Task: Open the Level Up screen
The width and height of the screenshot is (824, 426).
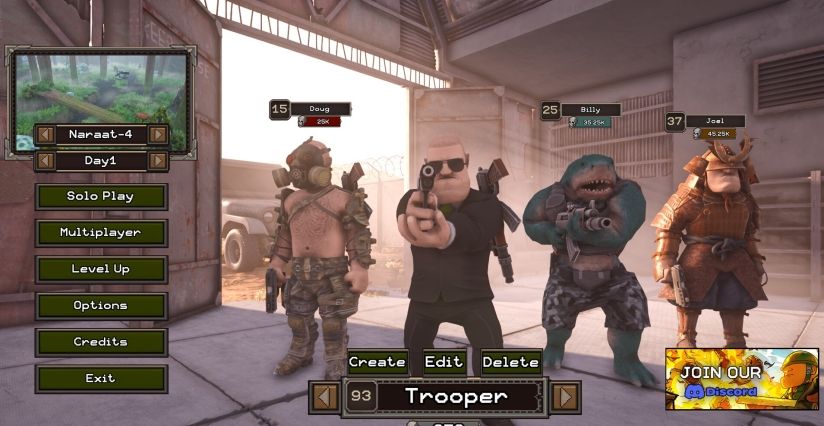Action: pyautogui.click(x=101, y=269)
